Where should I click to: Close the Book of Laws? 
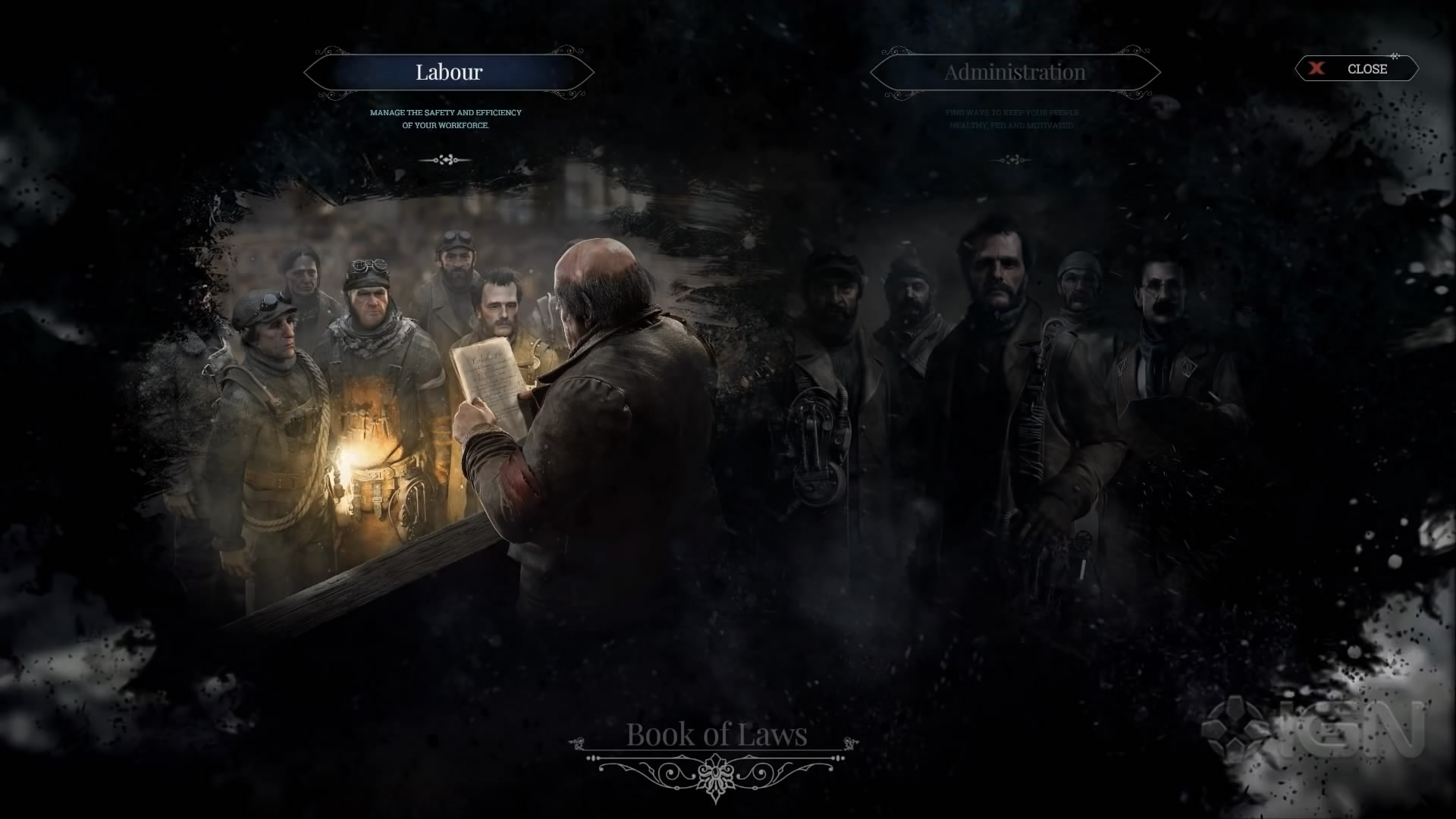(1356, 69)
